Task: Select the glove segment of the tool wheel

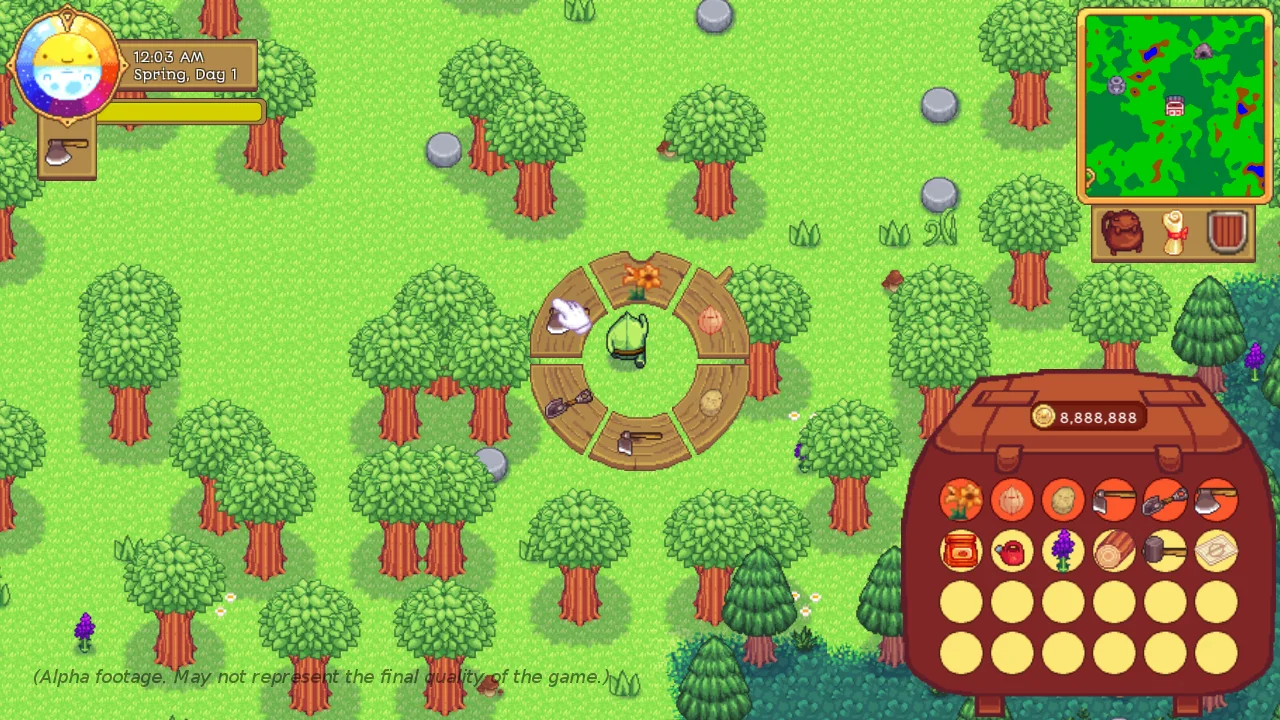Action: point(566,315)
